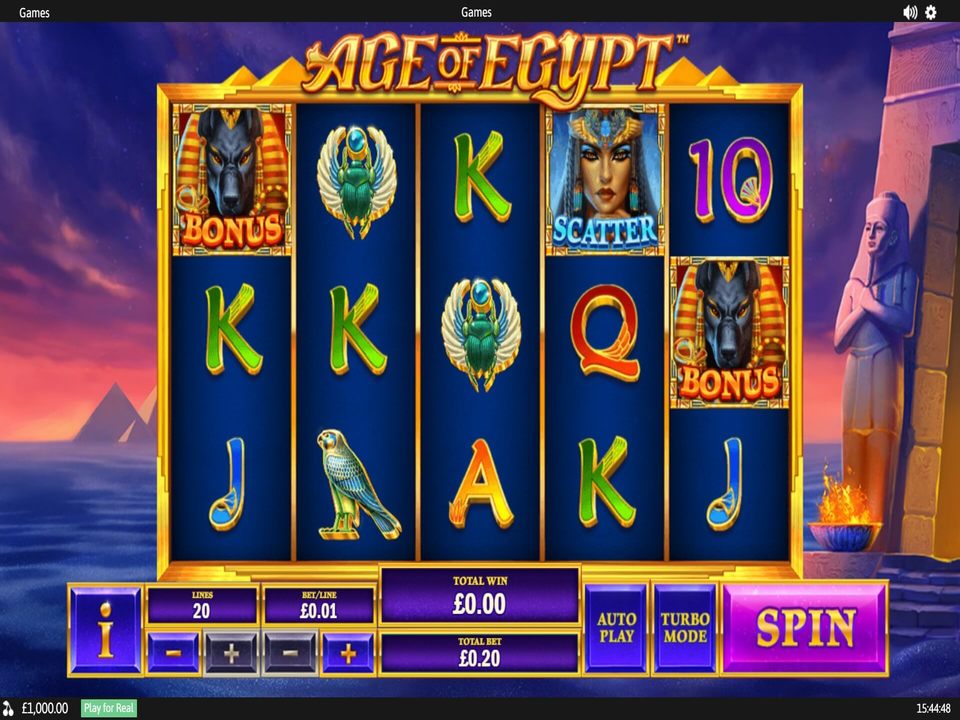Image resolution: width=960 pixels, height=720 pixels.
Task: Spin the reels with the SPIN button
Action: pos(804,628)
